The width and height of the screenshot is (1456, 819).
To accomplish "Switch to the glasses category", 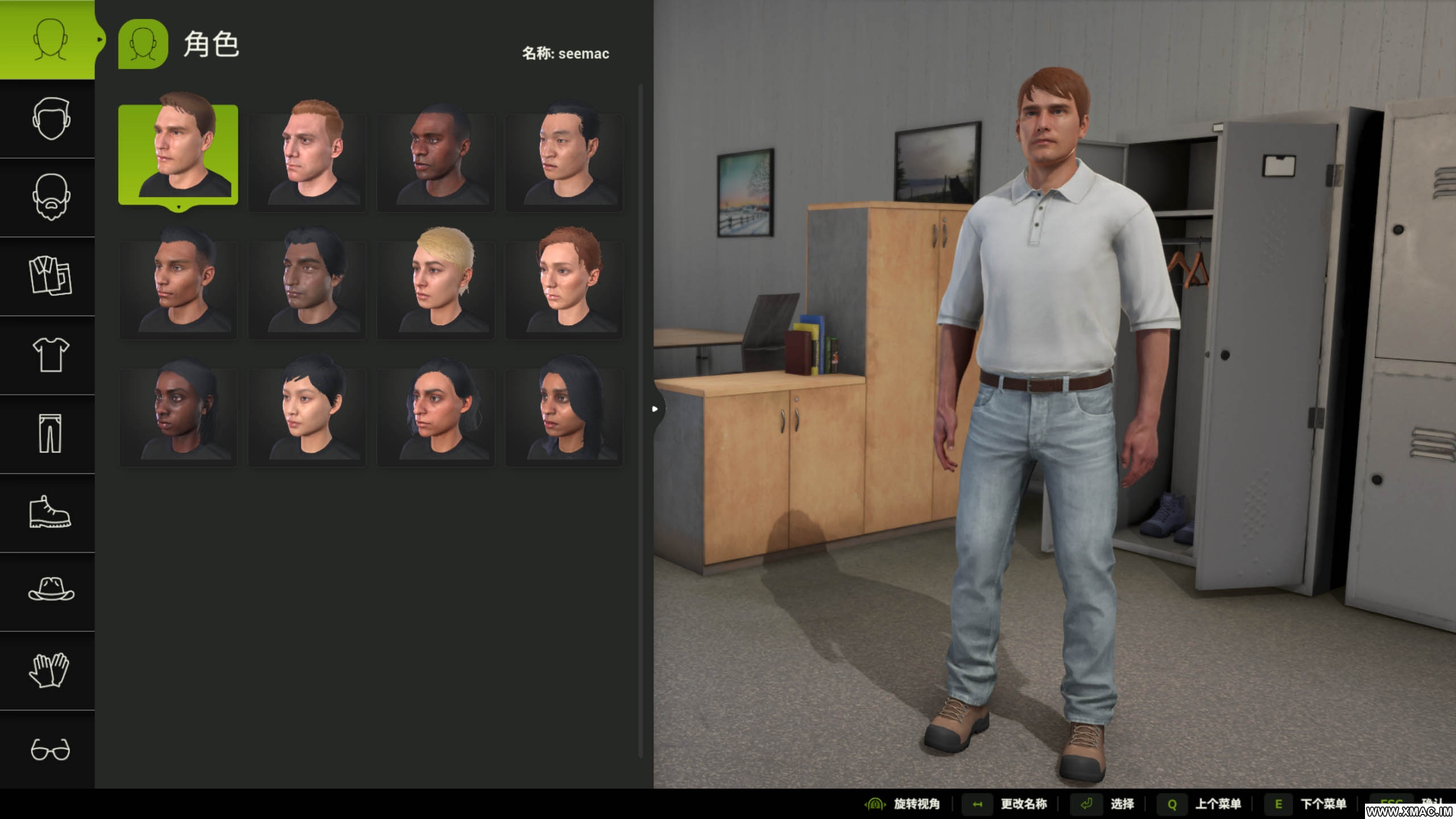I will pyautogui.click(x=50, y=749).
